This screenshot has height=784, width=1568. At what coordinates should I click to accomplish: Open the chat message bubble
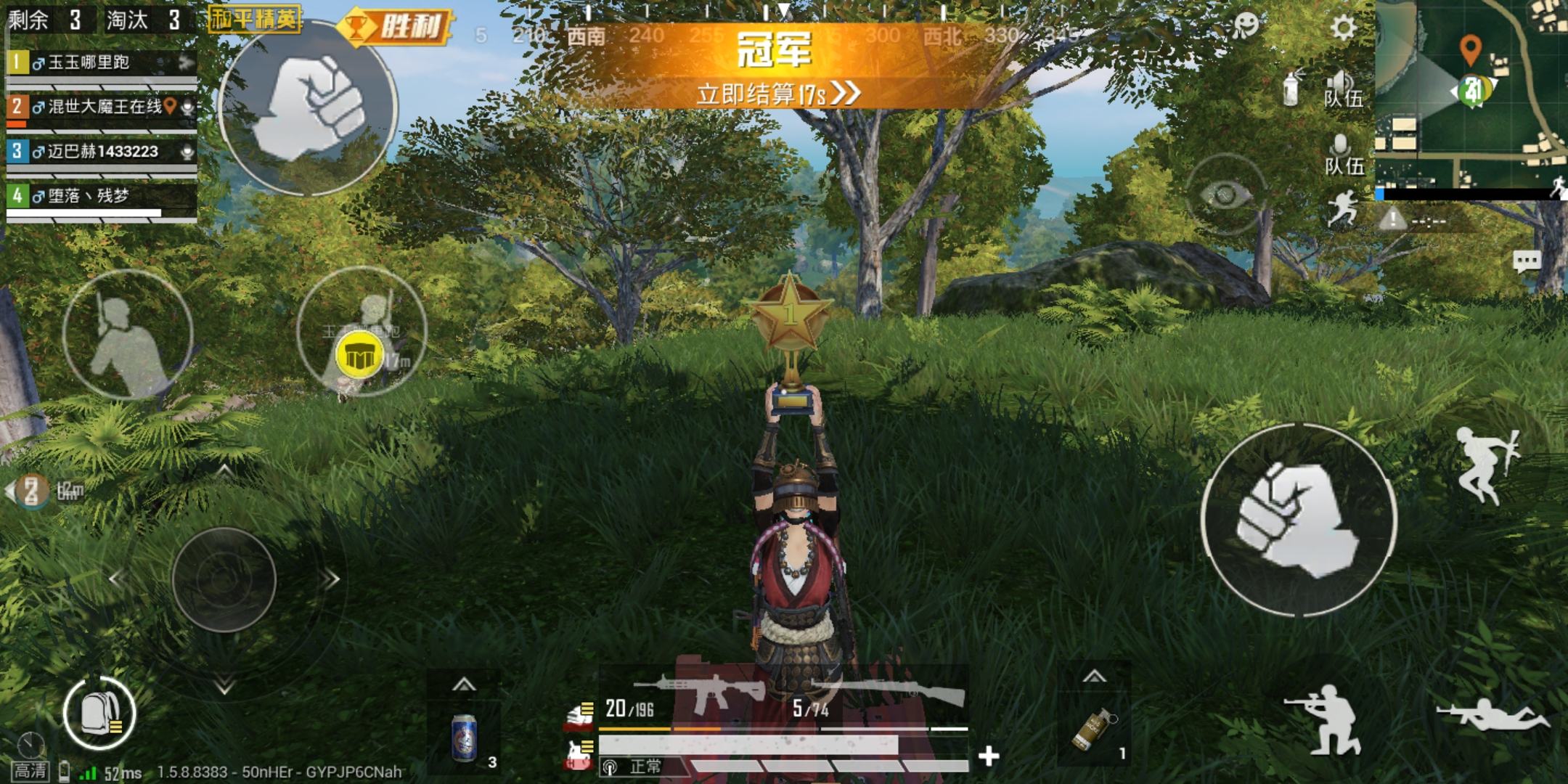coord(1526,261)
